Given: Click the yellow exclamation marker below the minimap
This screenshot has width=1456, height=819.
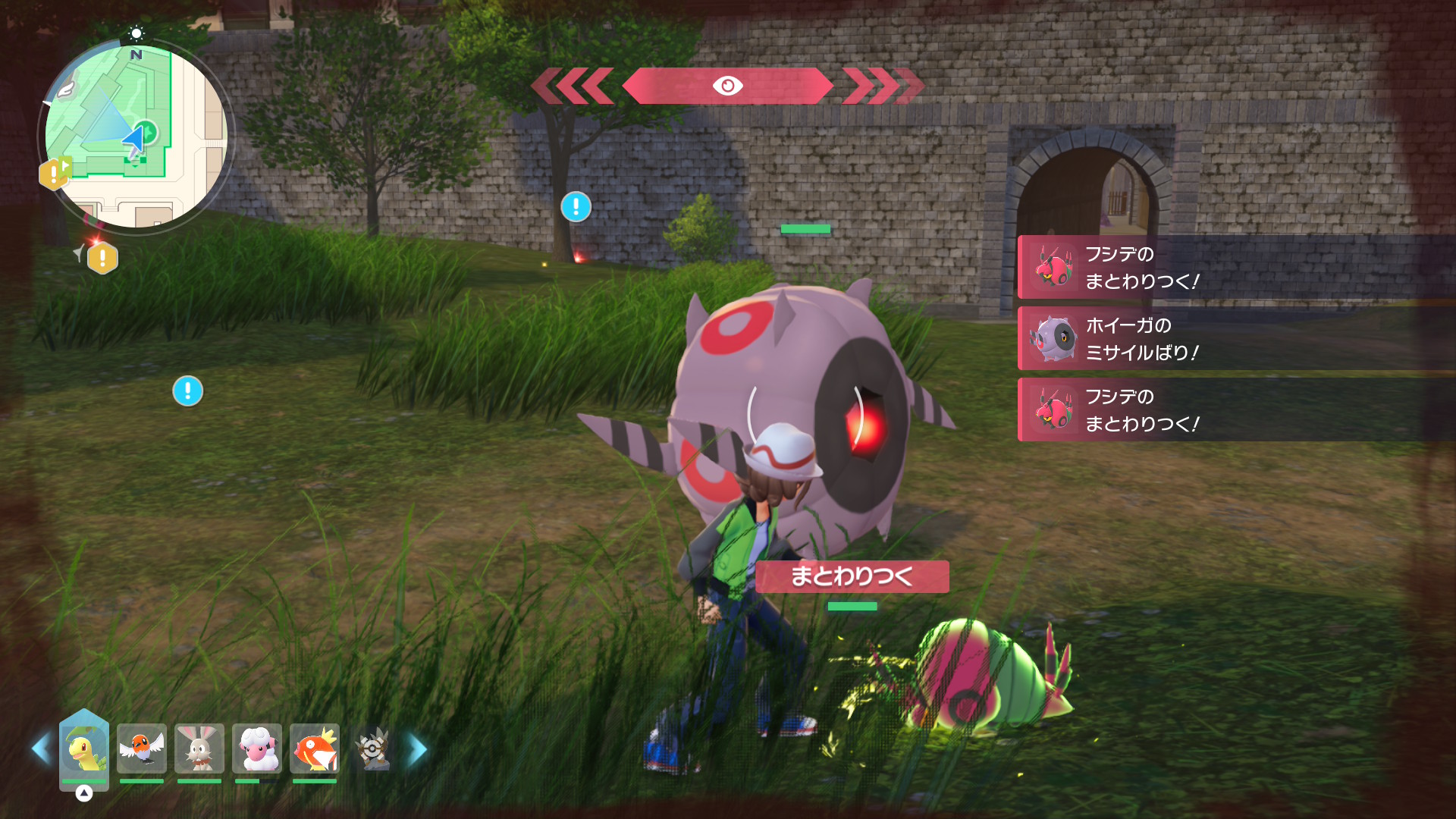Looking at the screenshot, I should click(x=102, y=259).
